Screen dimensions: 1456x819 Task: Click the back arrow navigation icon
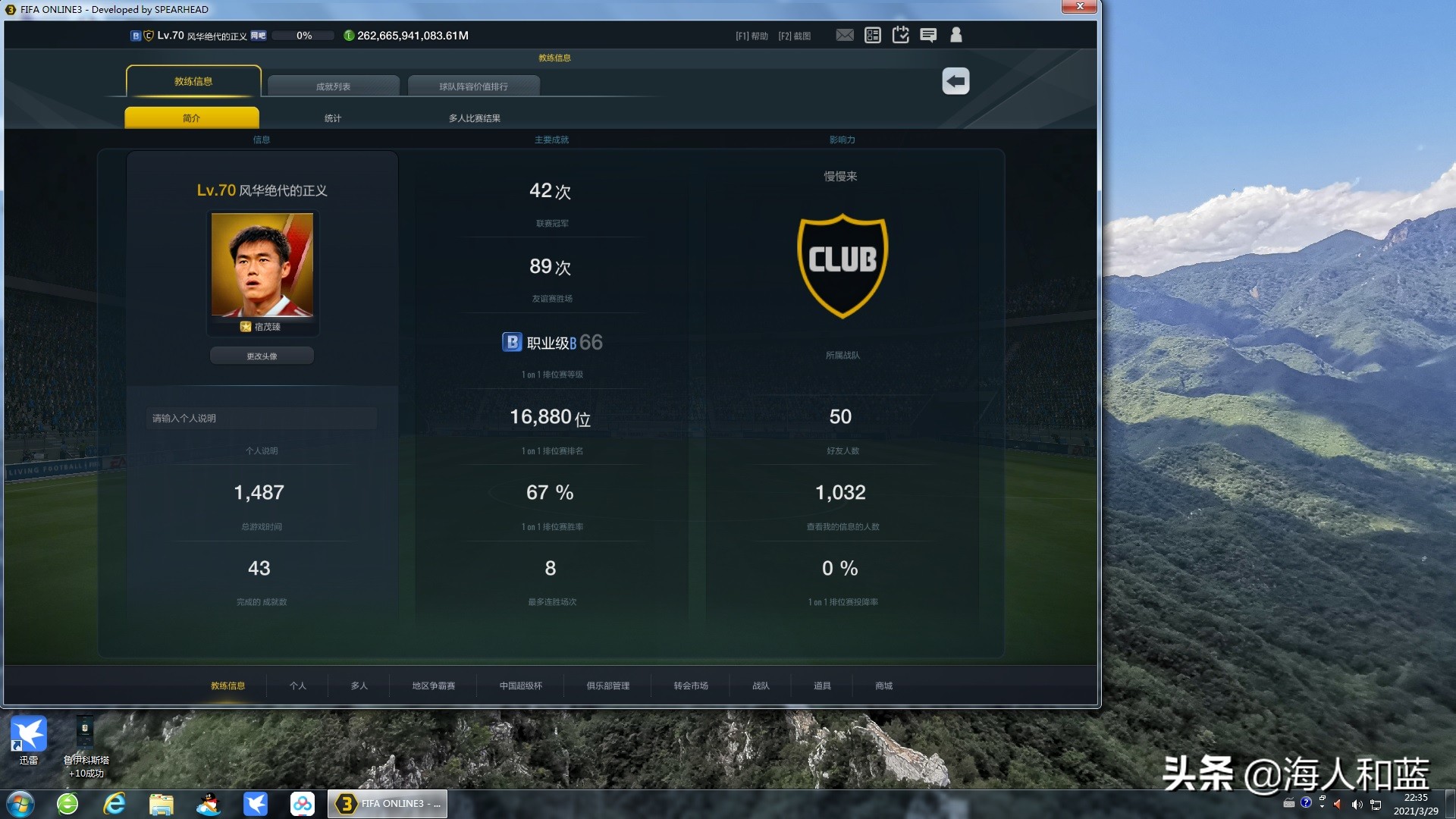[955, 81]
